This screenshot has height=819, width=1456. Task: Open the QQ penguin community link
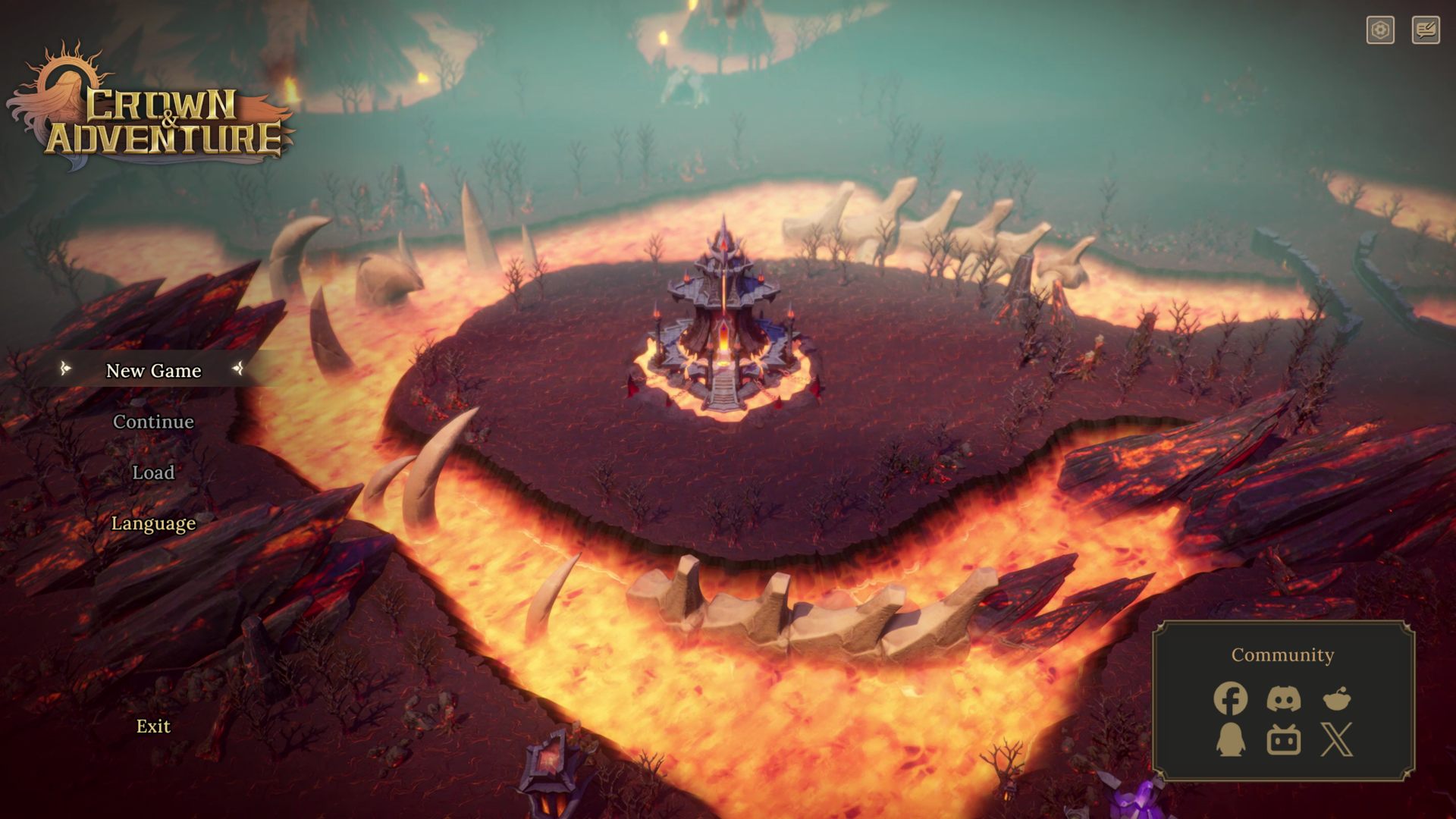click(1230, 739)
